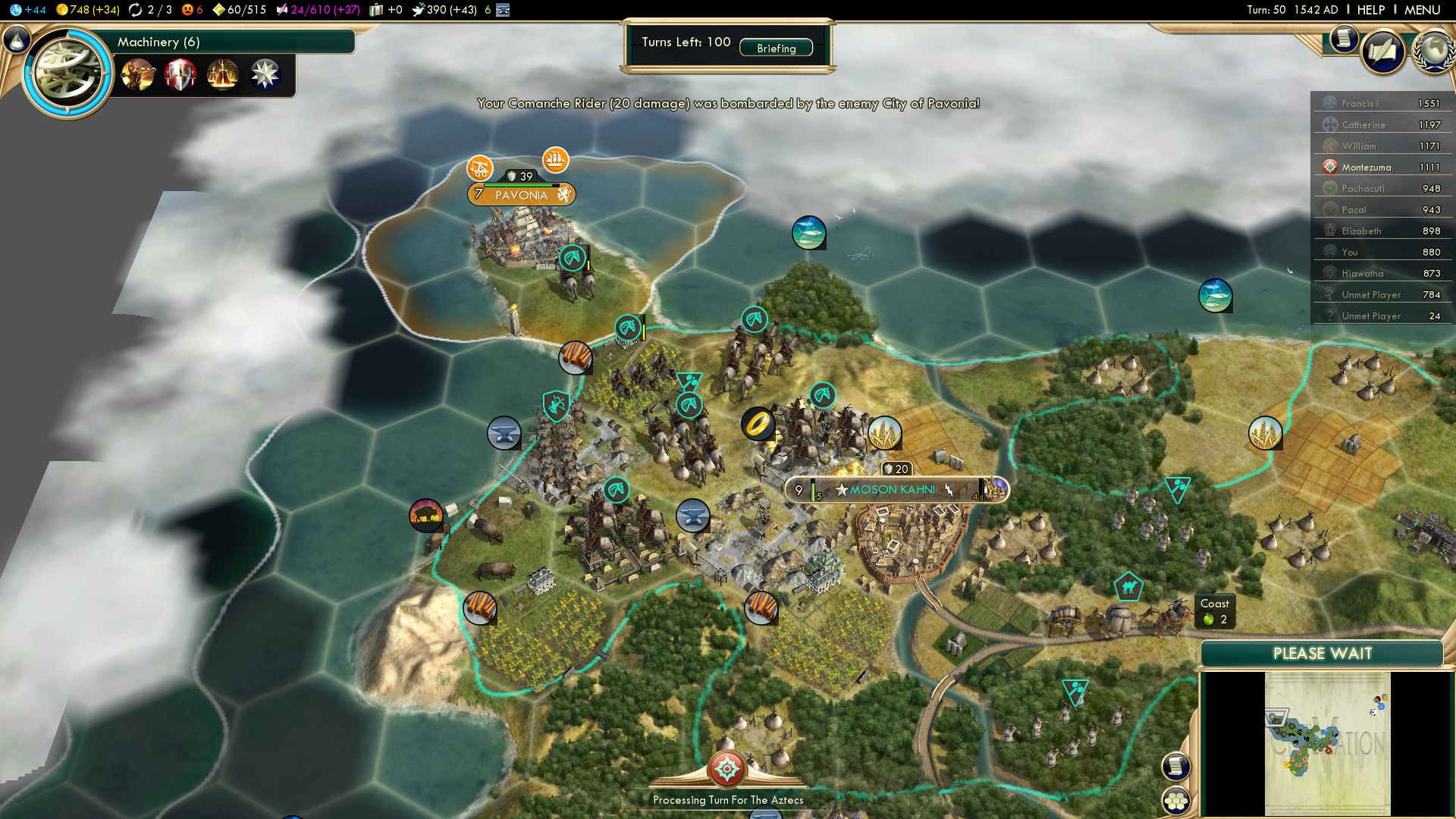Open the Briefing panel
1456x819 pixels.
pyautogui.click(x=776, y=48)
